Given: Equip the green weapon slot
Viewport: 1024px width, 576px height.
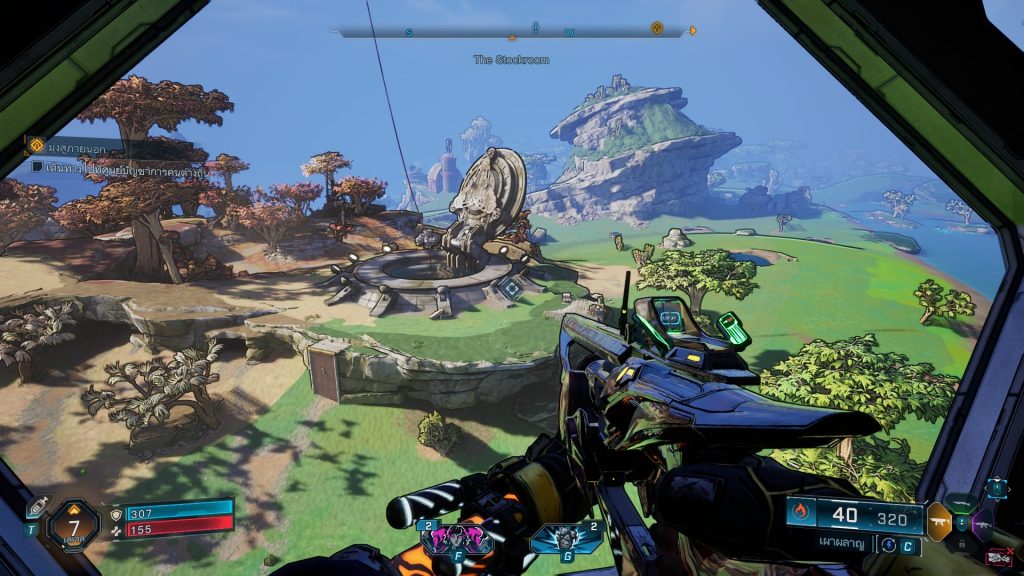Looking at the screenshot, I should (x=963, y=503).
